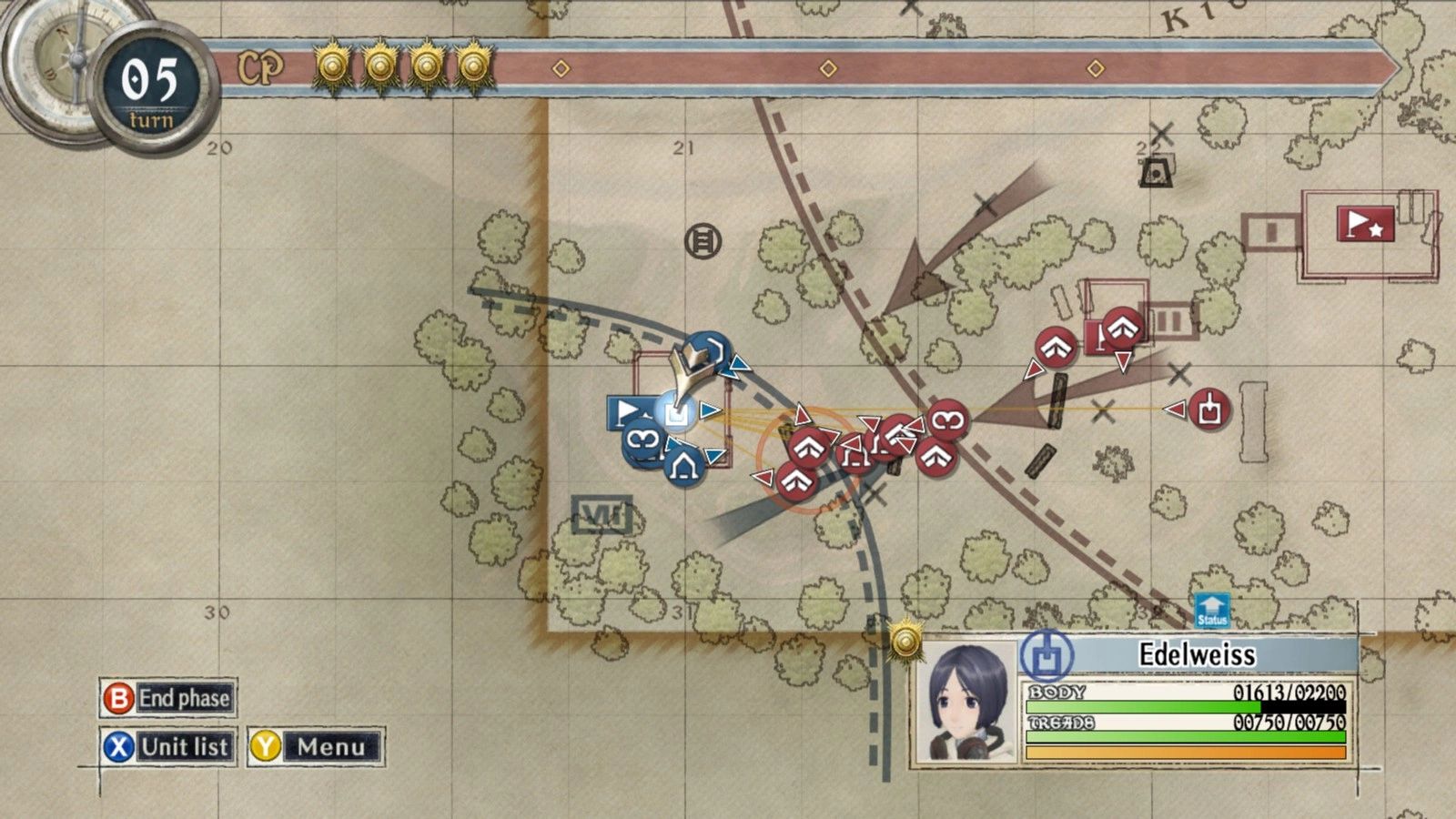Show the Status panel for Edelweiss
This screenshot has height=819, width=1456.
[1211, 611]
